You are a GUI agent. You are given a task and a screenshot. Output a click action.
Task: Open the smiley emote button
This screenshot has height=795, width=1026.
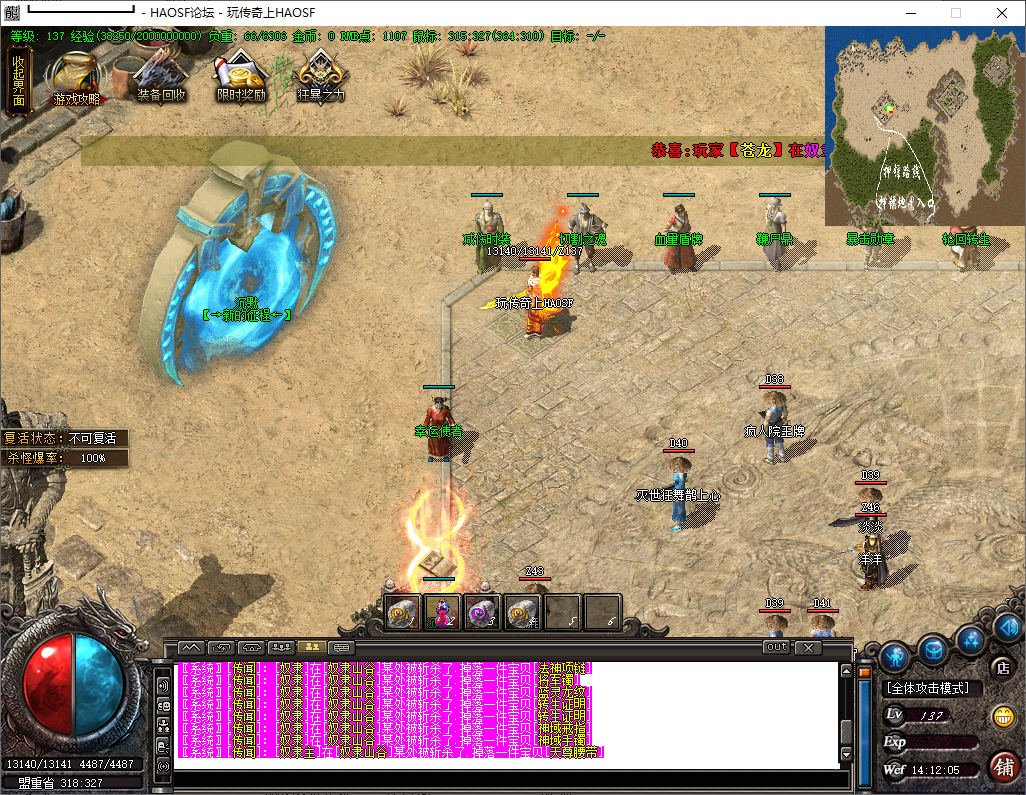click(1001, 716)
